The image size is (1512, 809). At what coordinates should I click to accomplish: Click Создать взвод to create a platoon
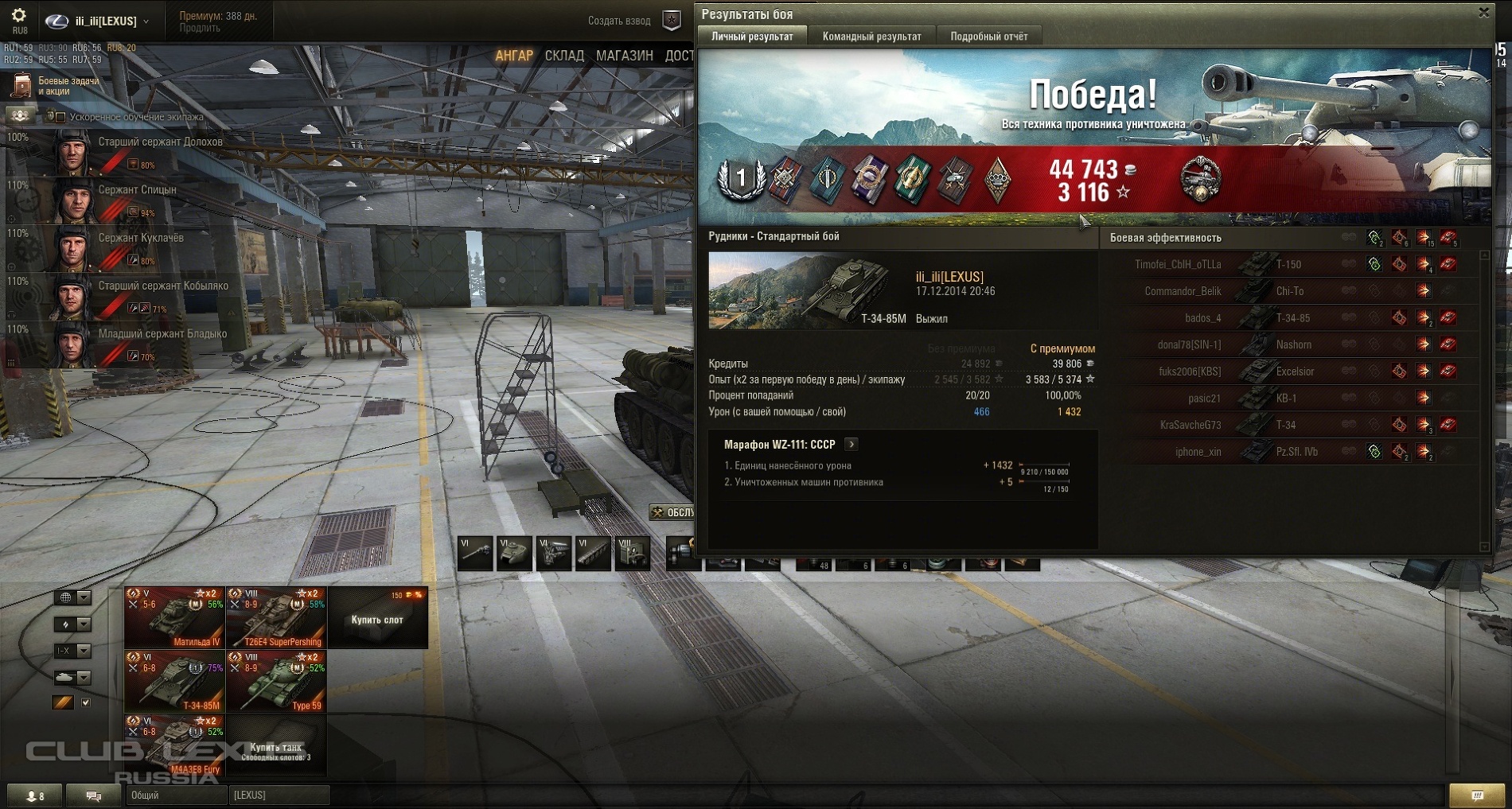click(x=619, y=21)
